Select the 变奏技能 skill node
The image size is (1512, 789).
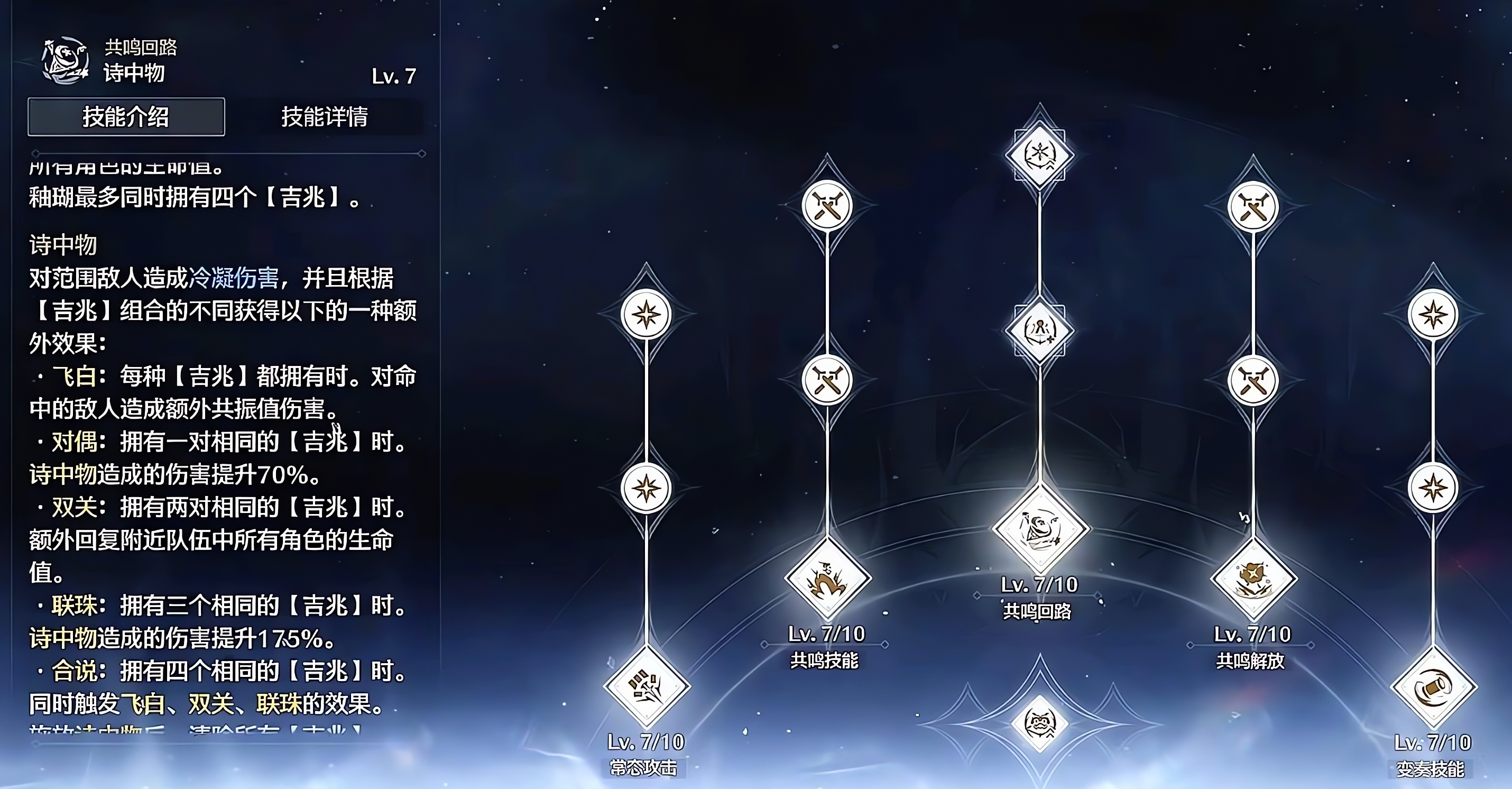tap(1433, 687)
